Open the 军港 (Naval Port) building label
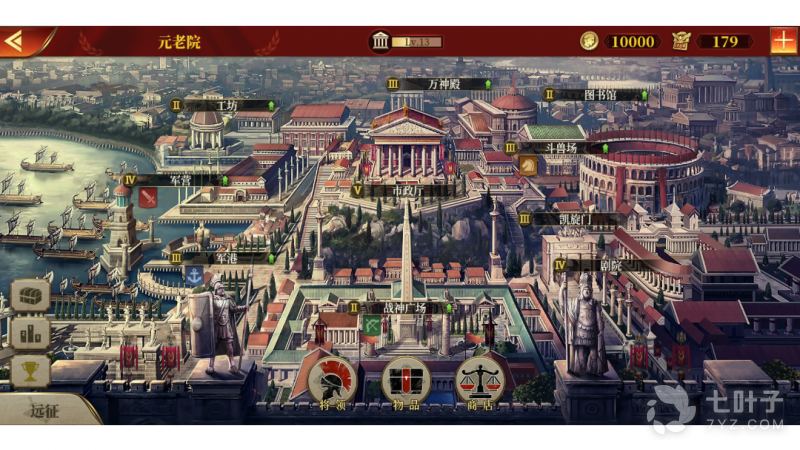 pos(226,257)
